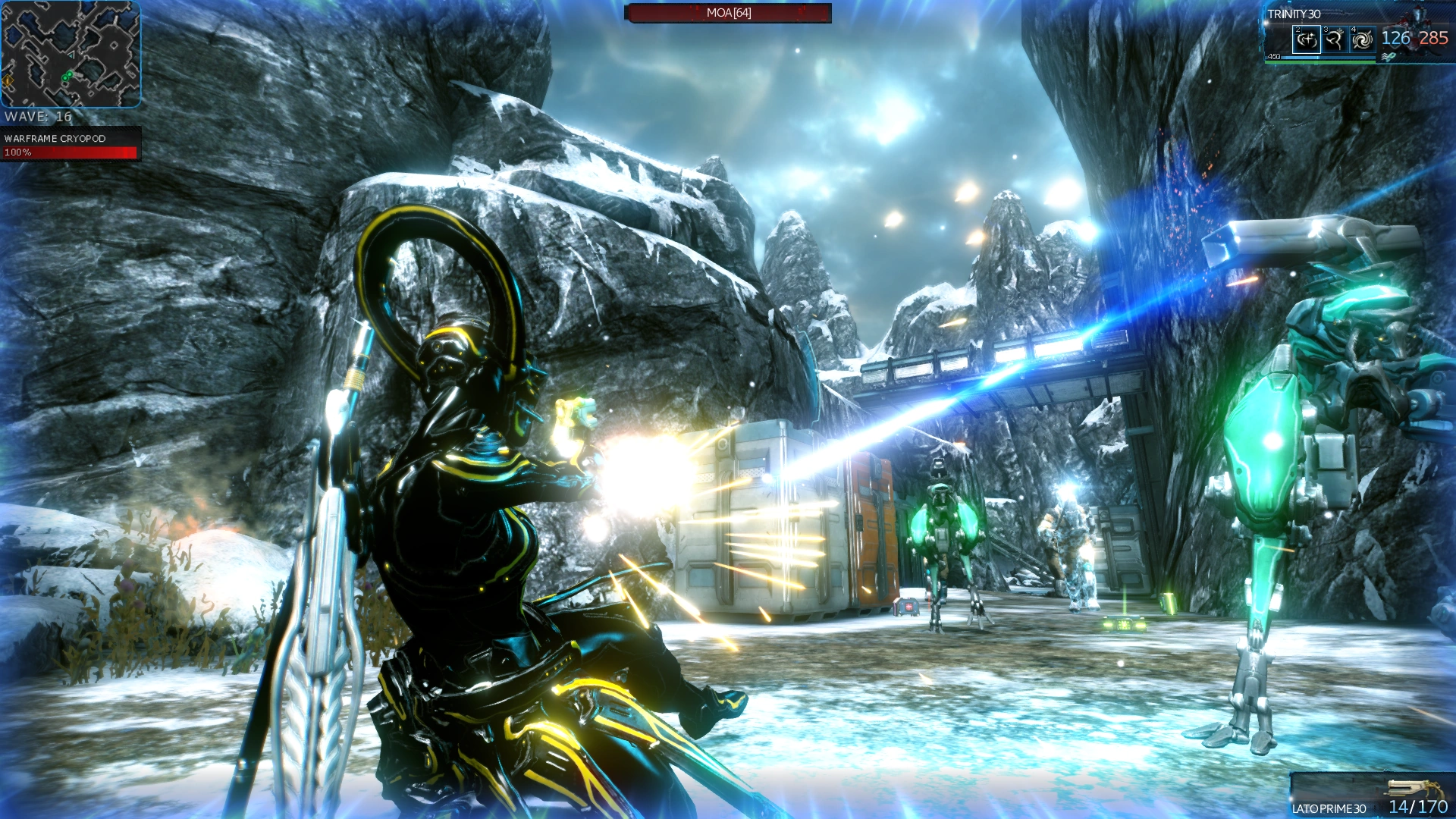
Task: Select the speed buff icon beside the shield value
Action: tap(1388, 56)
